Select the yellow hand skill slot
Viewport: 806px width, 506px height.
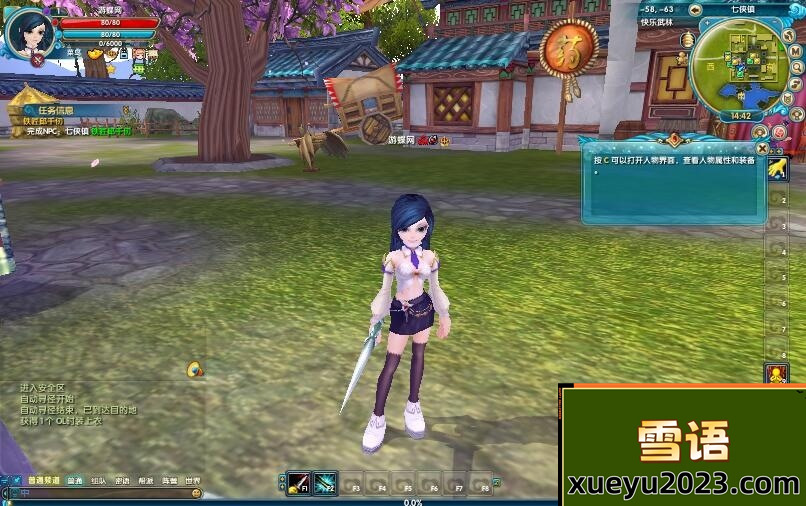coord(777,170)
